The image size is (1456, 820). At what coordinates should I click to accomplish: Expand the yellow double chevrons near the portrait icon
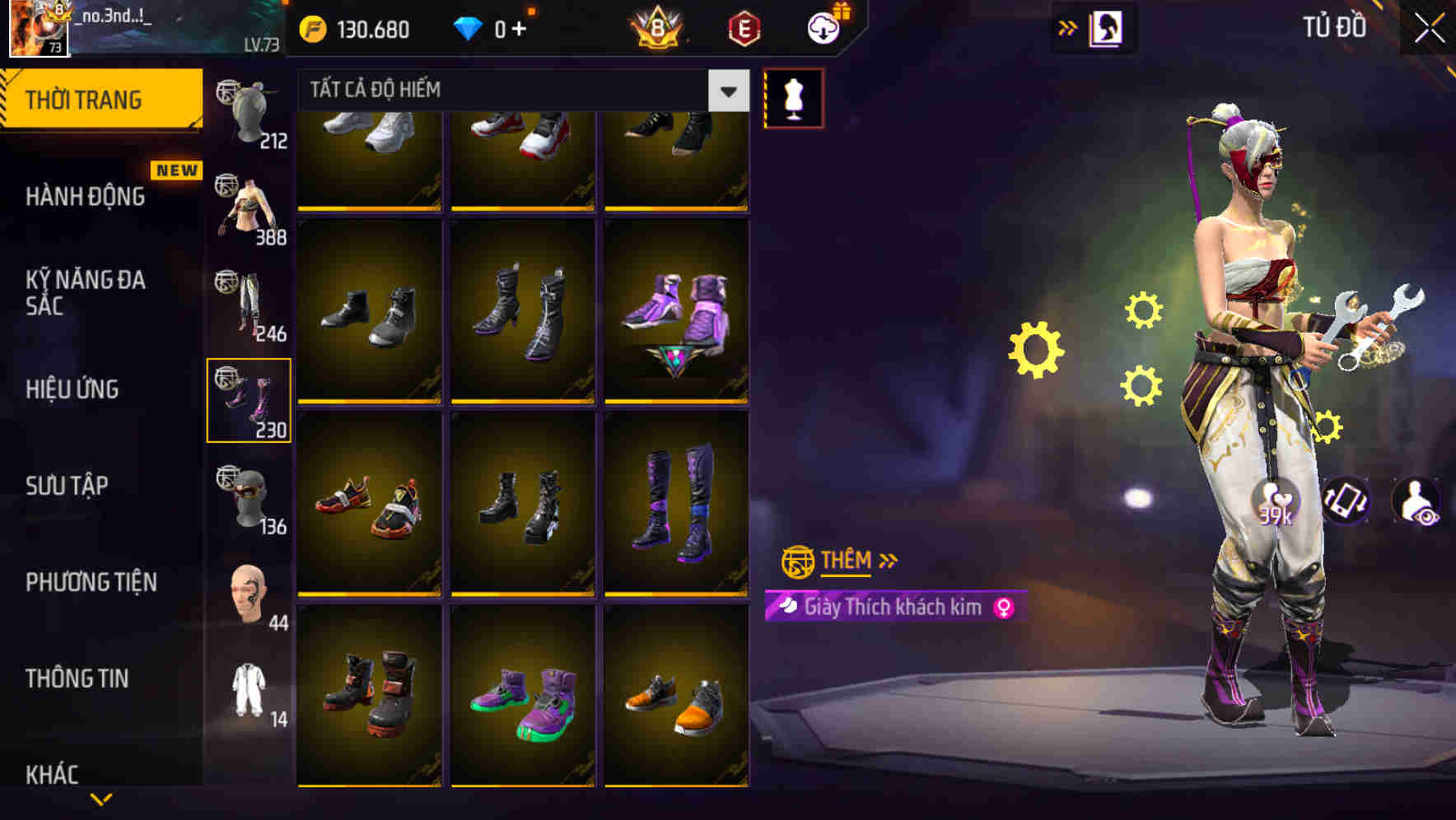(1068, 26)
